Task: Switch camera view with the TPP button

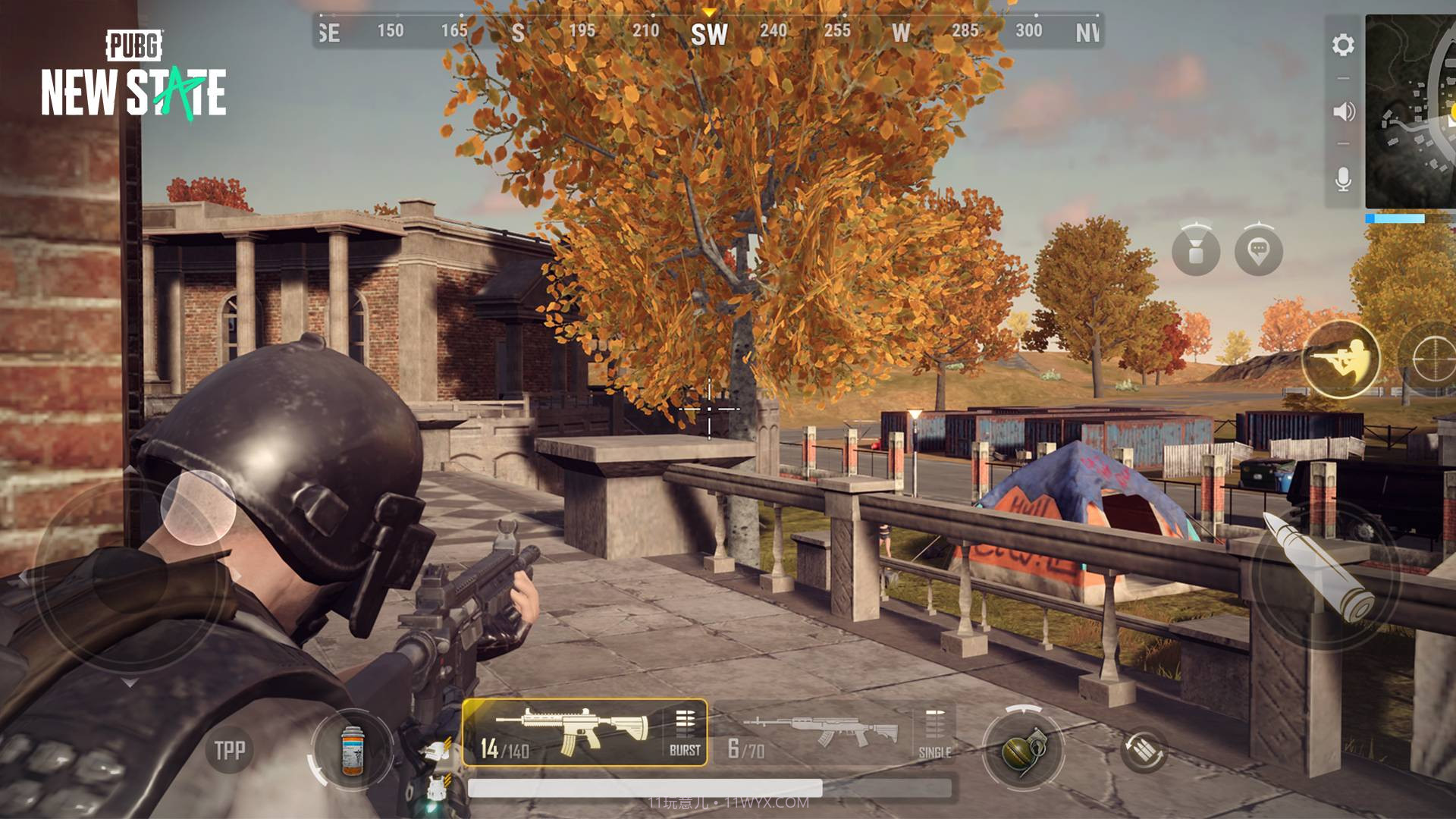Action: [x=231, y=749]
